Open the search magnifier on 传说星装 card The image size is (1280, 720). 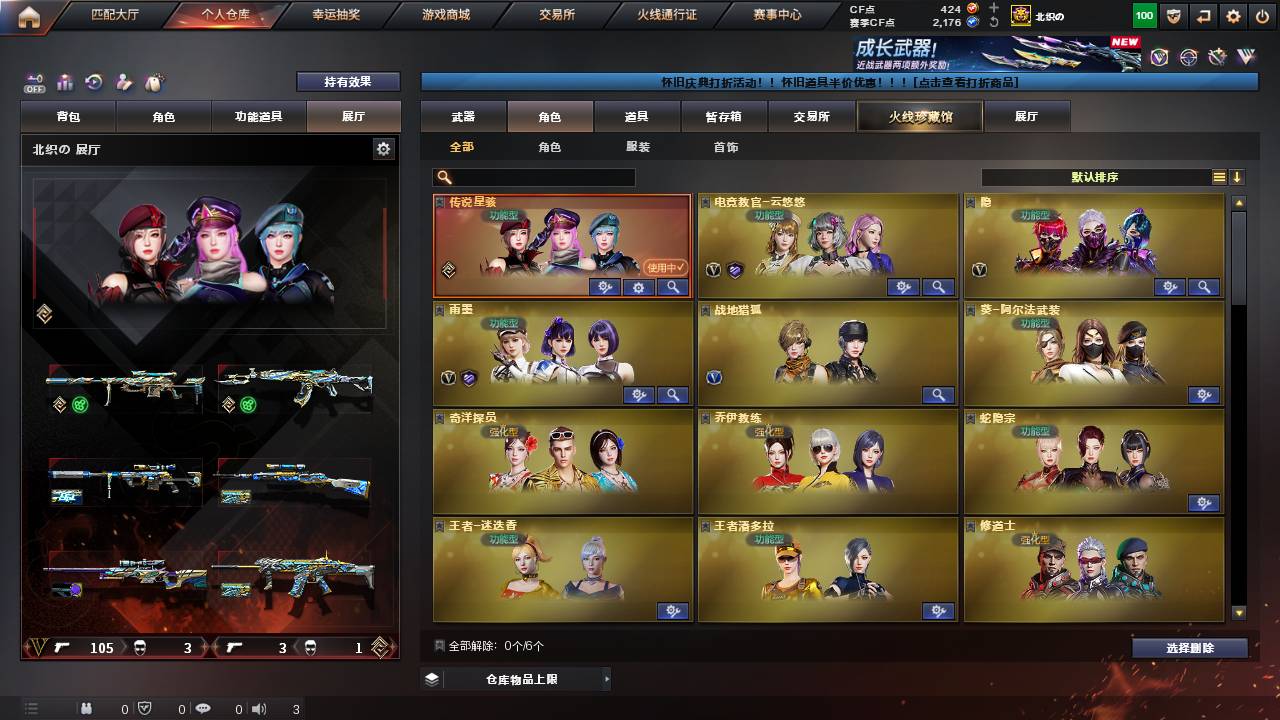pos(673,287)
